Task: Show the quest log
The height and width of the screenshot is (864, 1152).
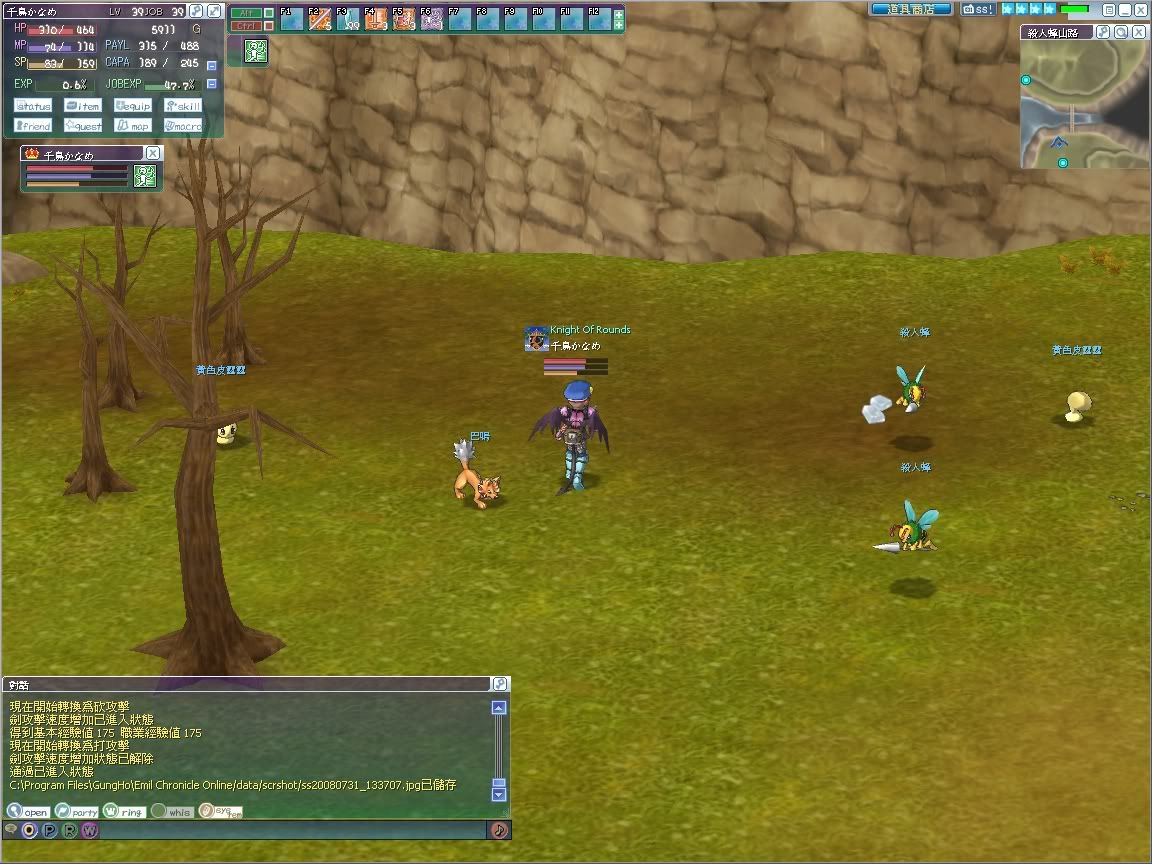Action: click(83, 126)
